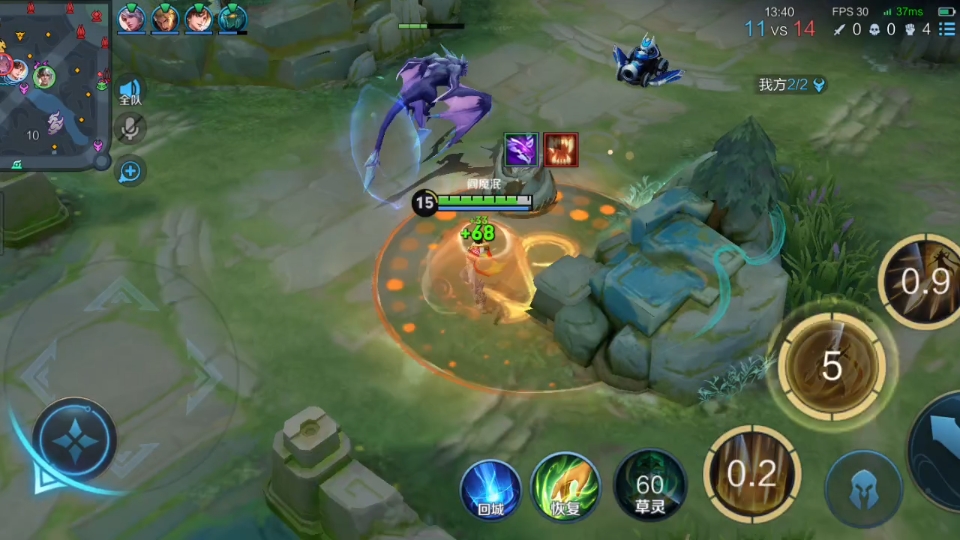Viewport: 960px width, 540px height.
Task: Select the teal armored teammate portrait
Action: pos(232,18)
